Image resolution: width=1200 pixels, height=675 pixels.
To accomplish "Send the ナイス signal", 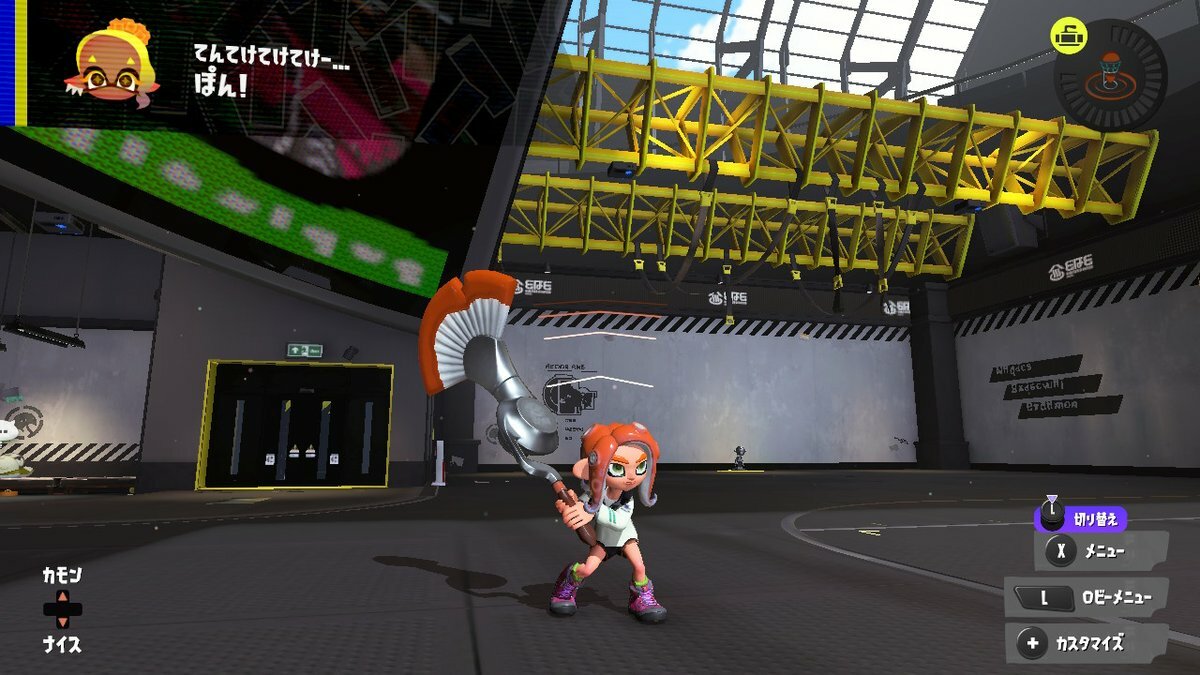I will tap(62, 645).
